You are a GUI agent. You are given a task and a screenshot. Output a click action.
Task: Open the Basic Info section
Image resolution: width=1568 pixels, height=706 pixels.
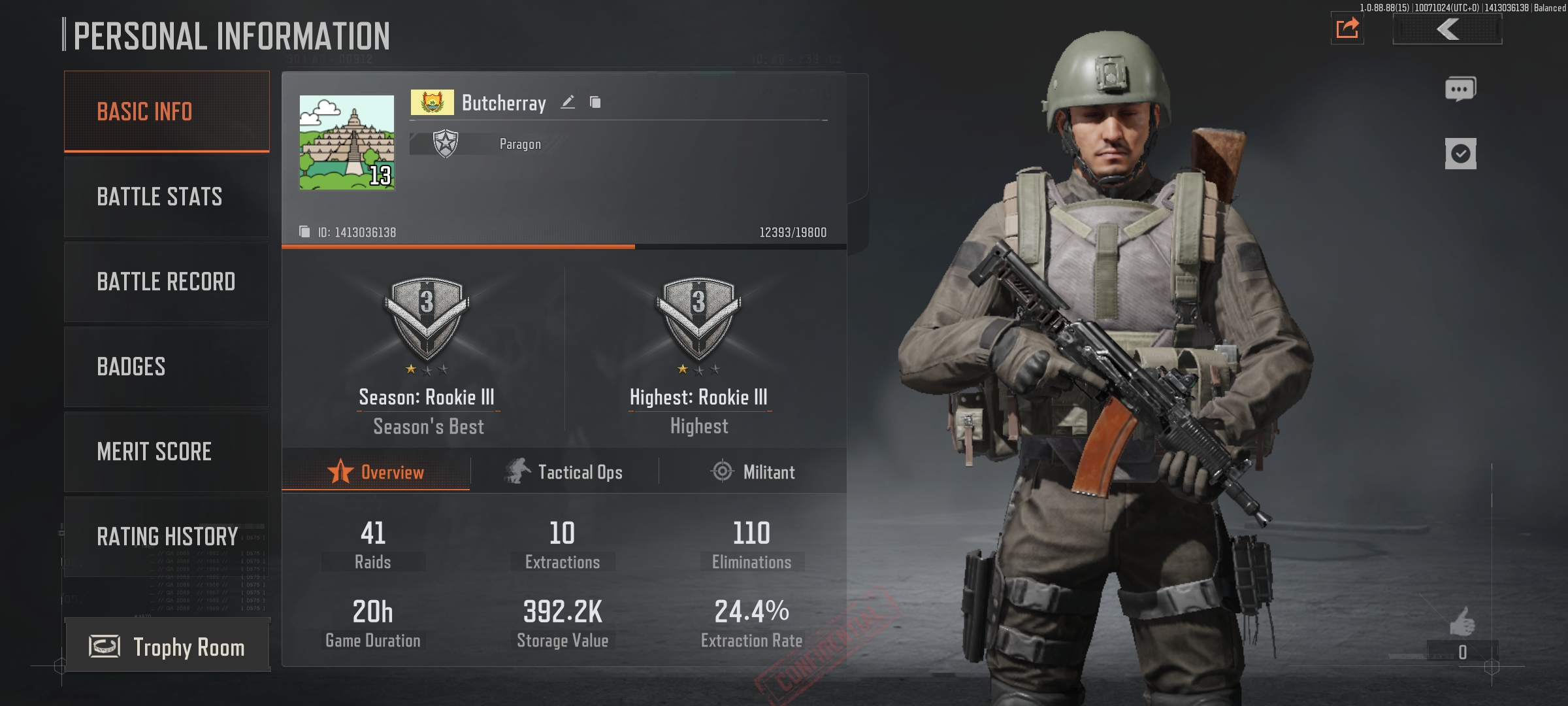tap(167, 112)
